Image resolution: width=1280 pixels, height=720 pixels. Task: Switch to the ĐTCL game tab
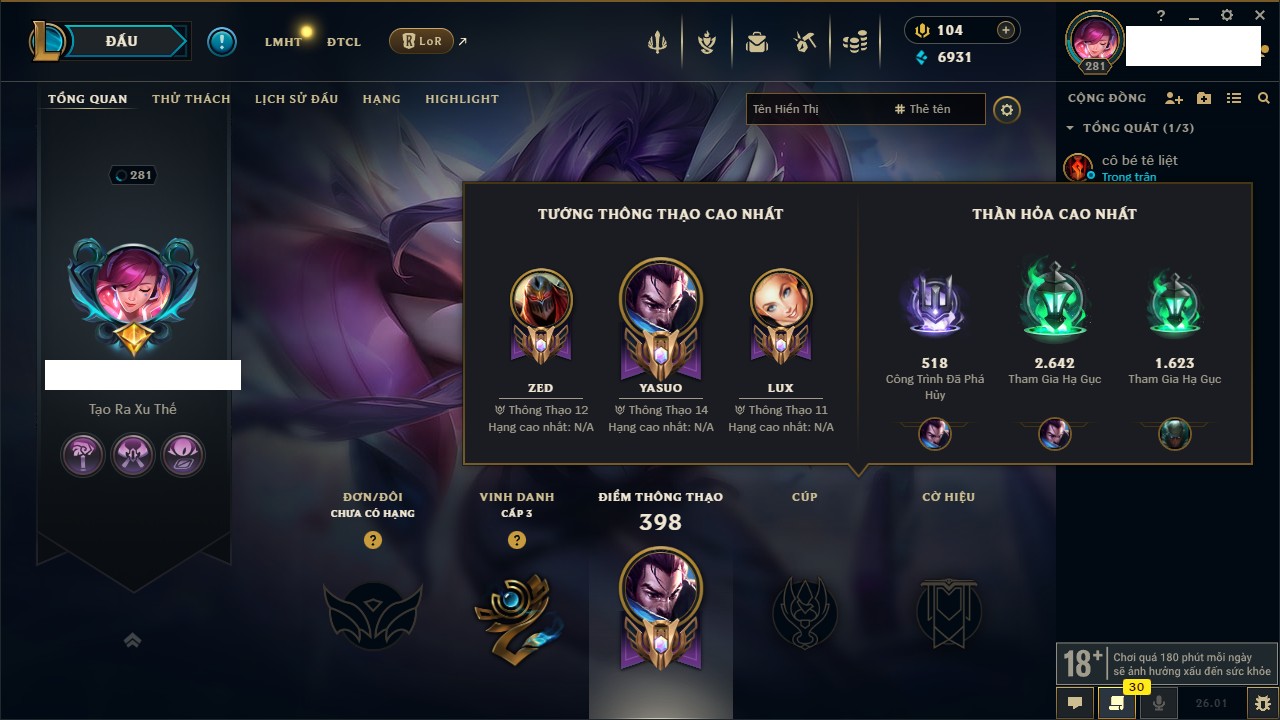(344, 42)
